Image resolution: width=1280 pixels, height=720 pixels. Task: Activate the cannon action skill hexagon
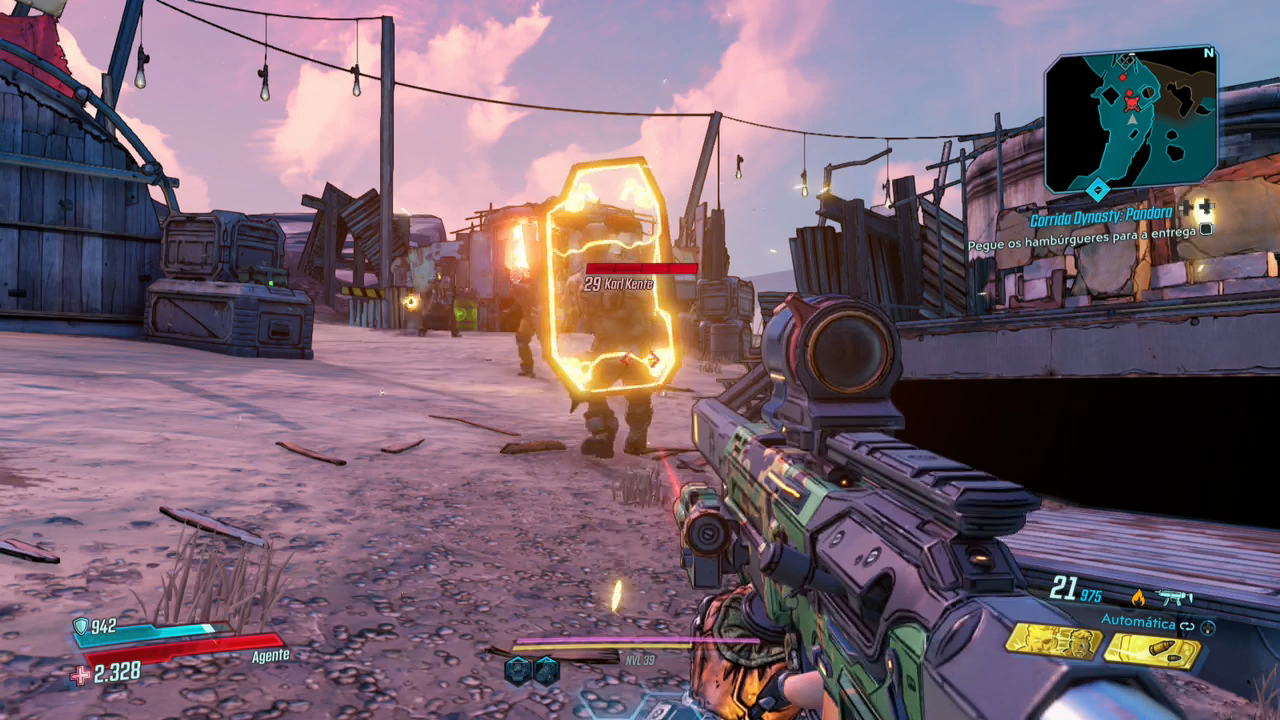(x=545, y=670)
